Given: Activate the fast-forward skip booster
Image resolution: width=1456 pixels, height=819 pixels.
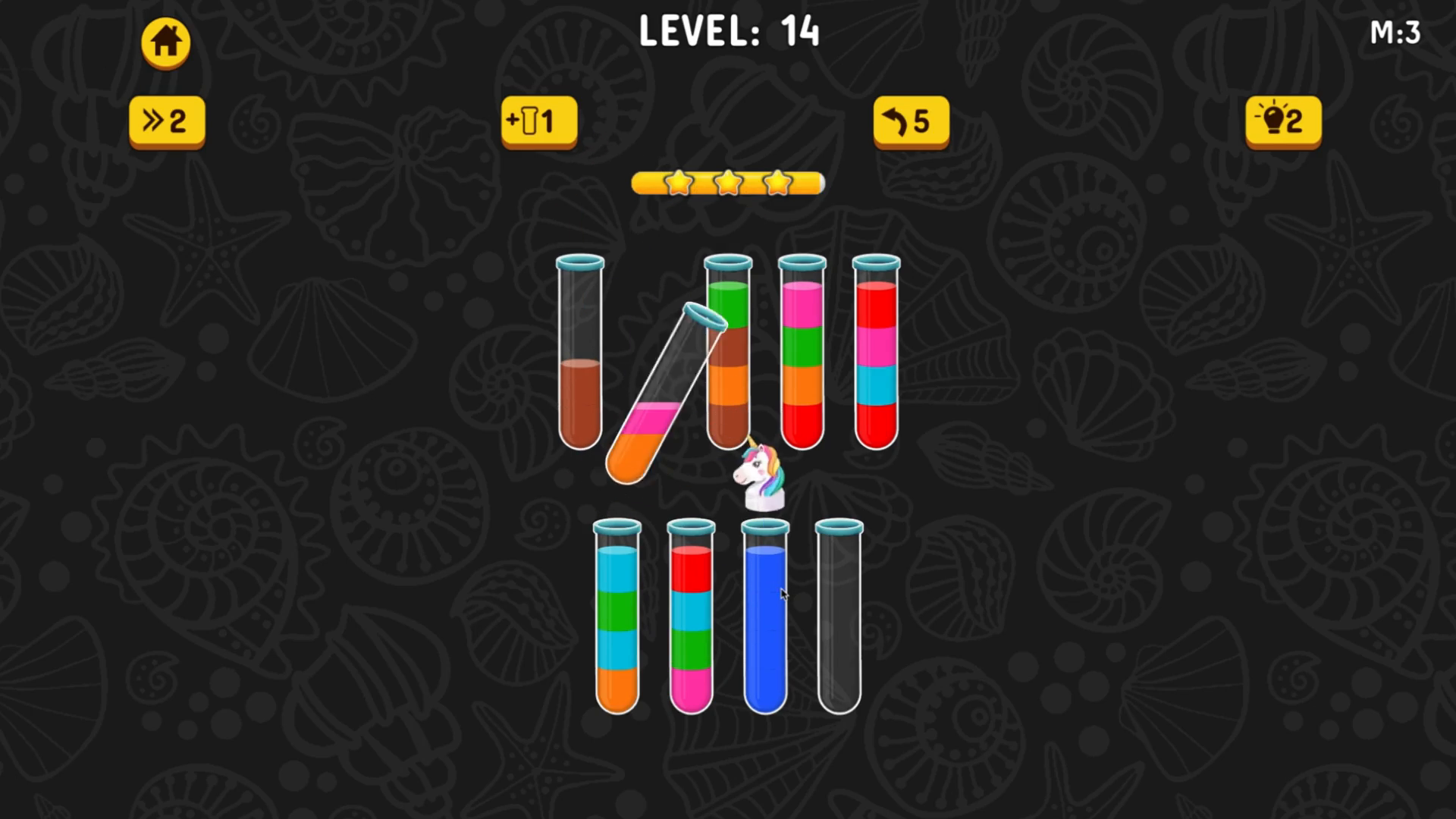Looking at the screenshot, I should click(165, 120).
